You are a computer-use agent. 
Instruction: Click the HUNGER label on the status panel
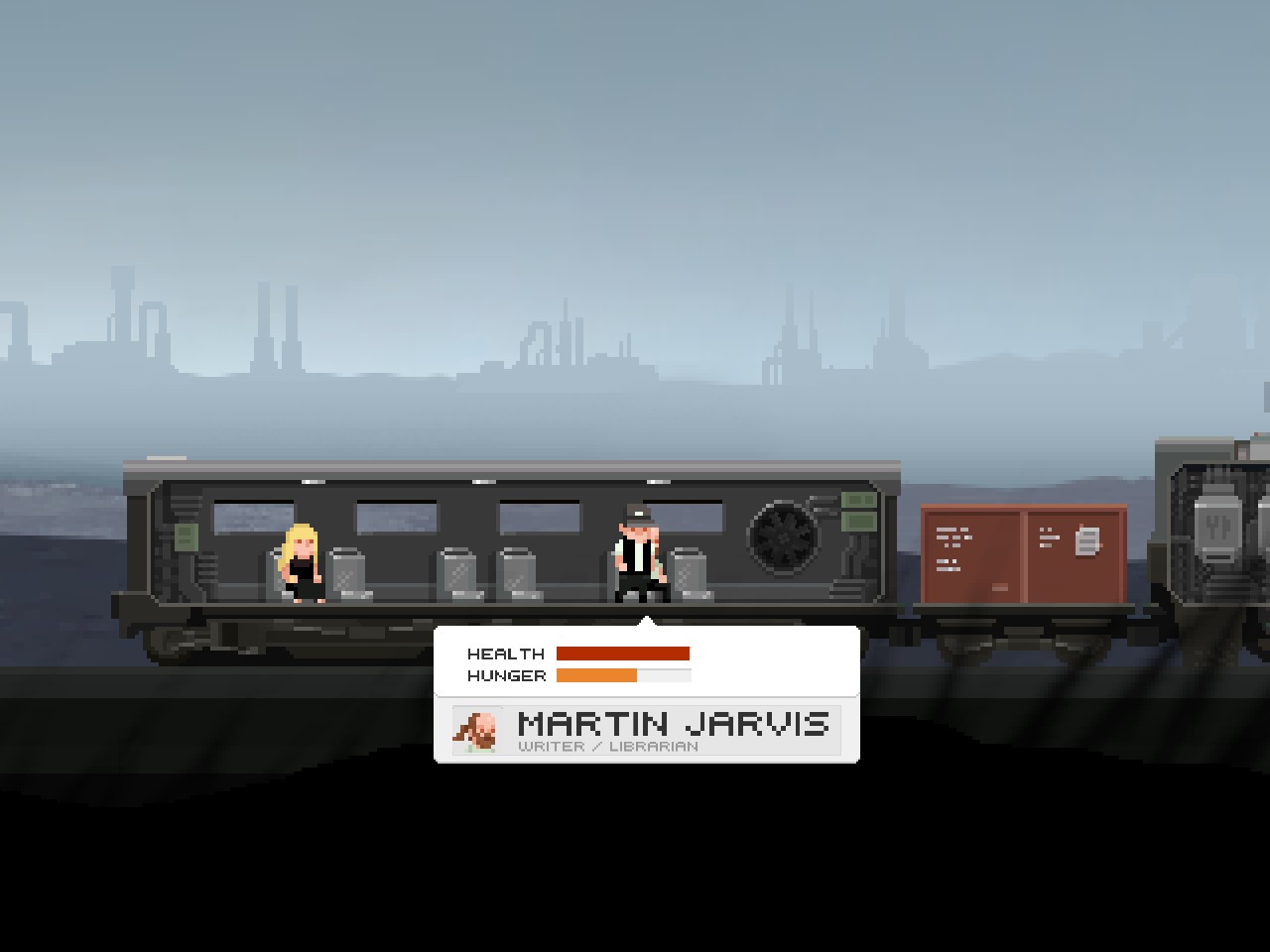click(505, 675)
